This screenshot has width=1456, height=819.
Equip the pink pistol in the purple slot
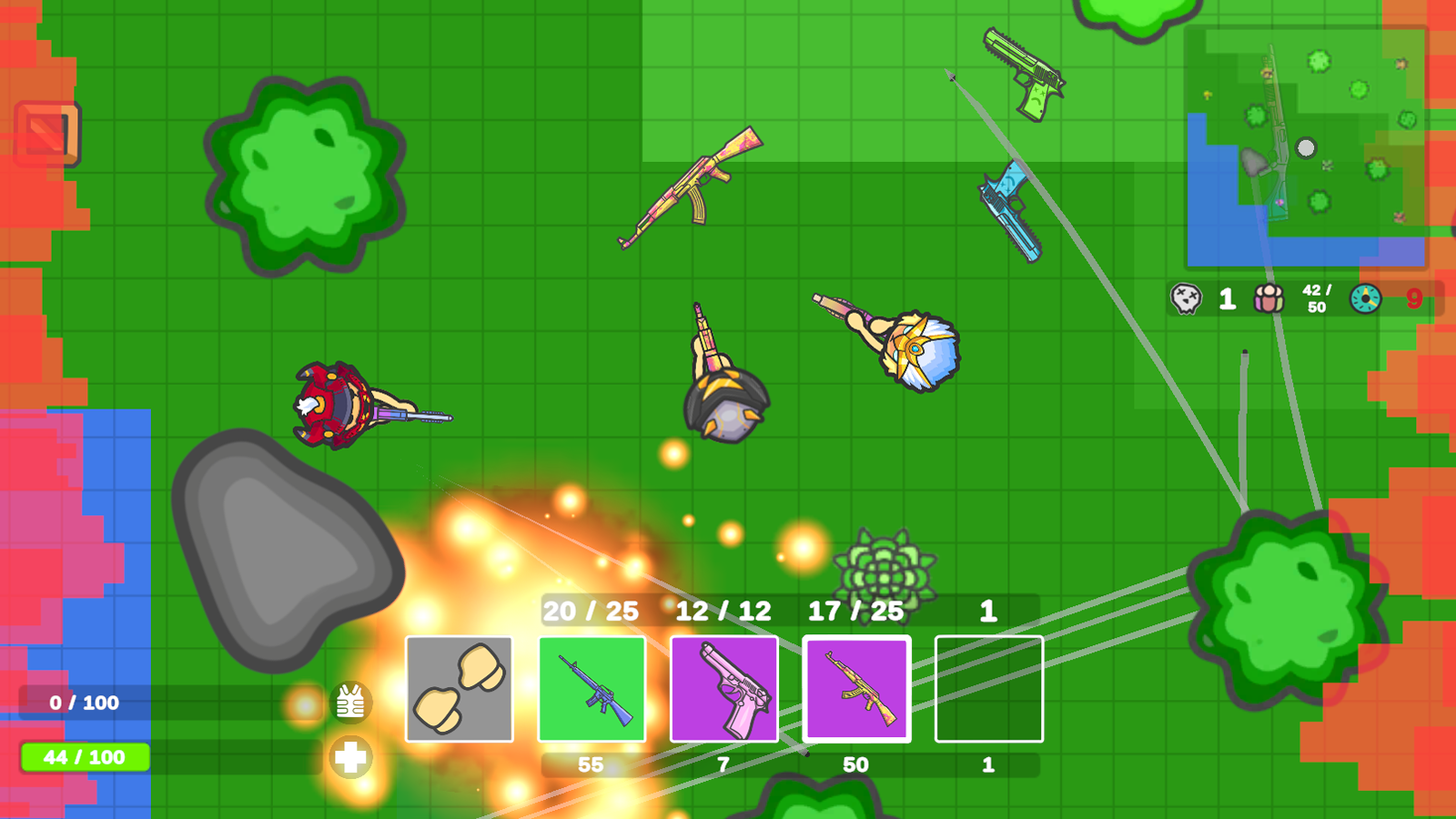point(723,689)
